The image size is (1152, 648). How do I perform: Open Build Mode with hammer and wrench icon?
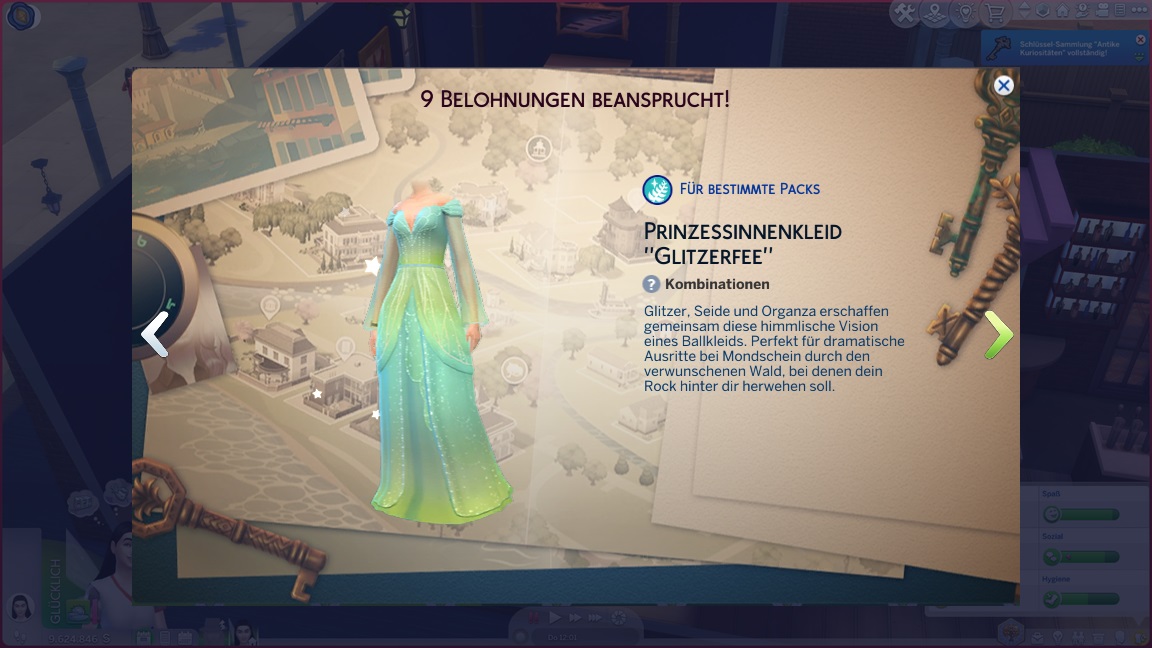coord(905,13)
